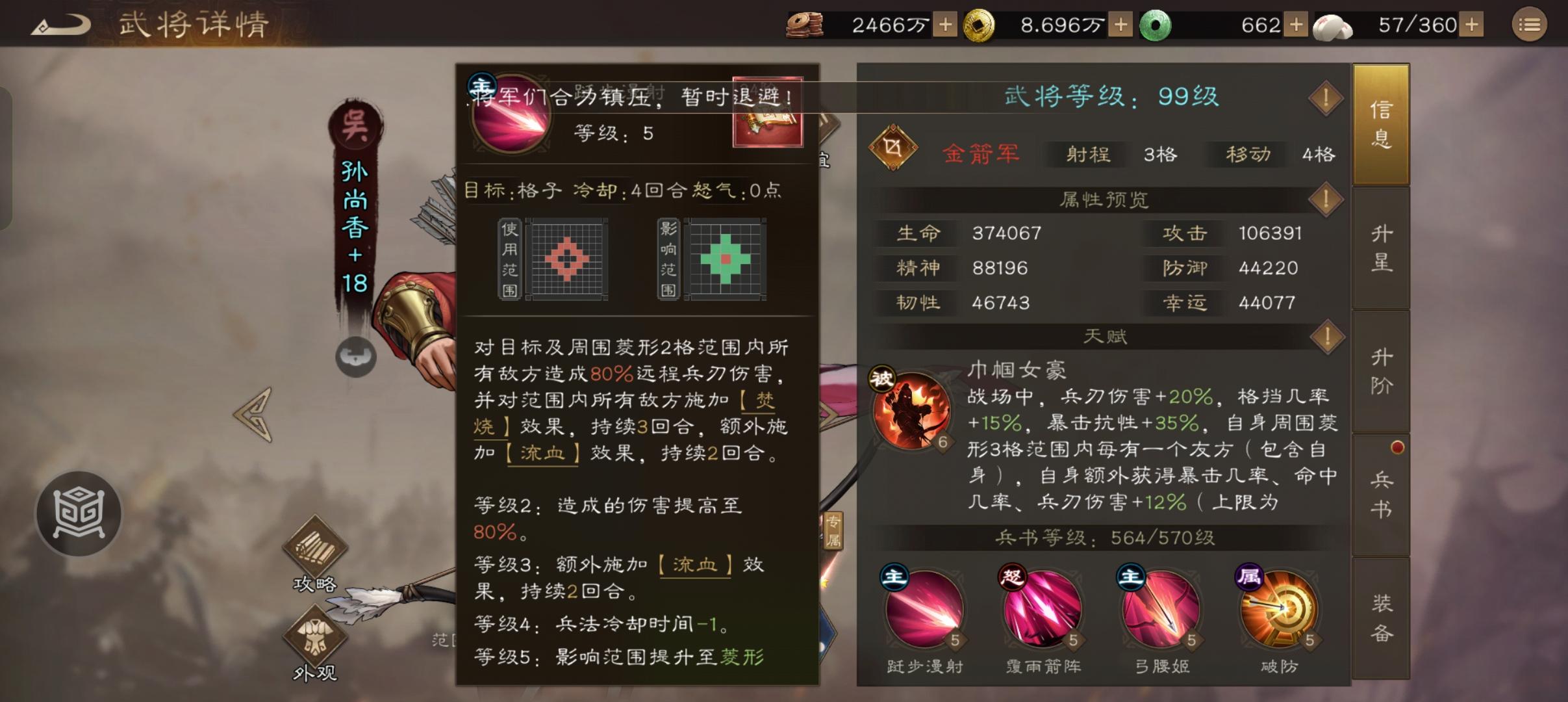Viewport: 1568px width, 702px height.
Task: Tap the cloud resource icon in top bar
Action: (x=1334, y=25)
